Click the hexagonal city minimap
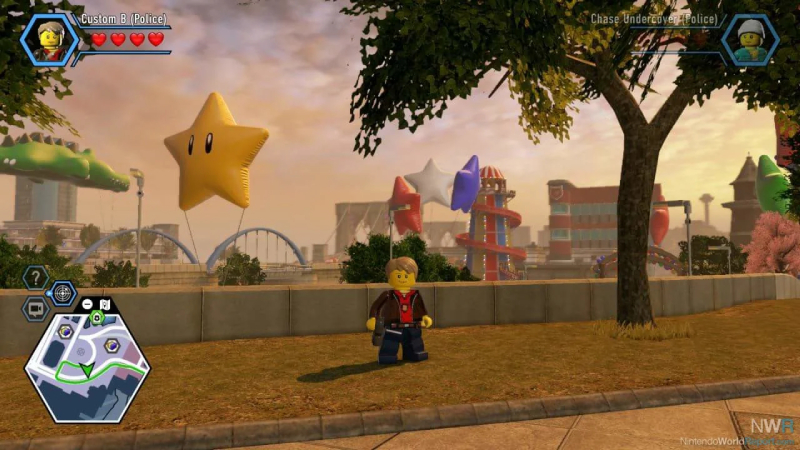The height and width of the screenshot is (450, 800). (87, 367)
